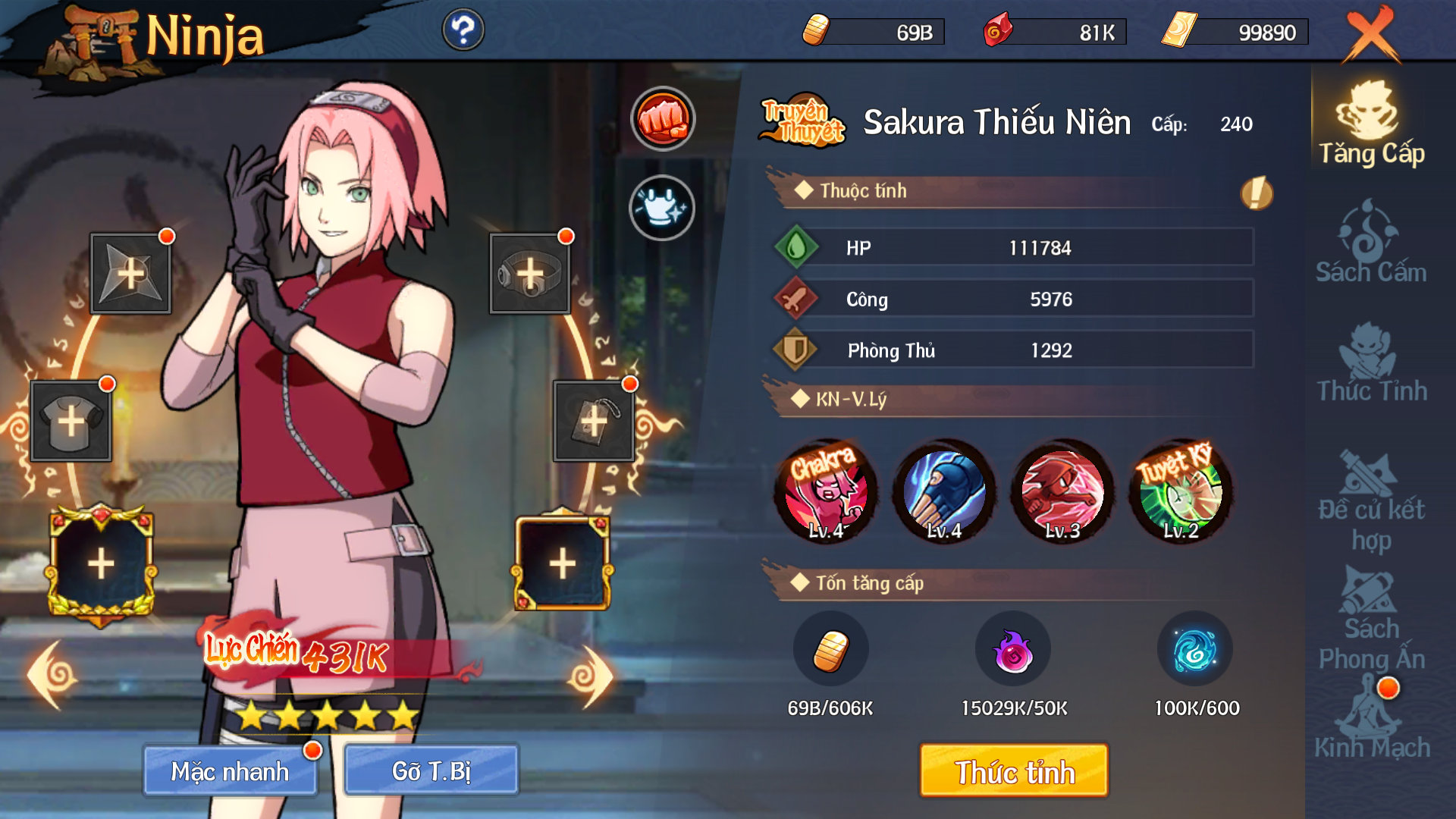Open the Kinh Mạch tab

point(1371,720)
